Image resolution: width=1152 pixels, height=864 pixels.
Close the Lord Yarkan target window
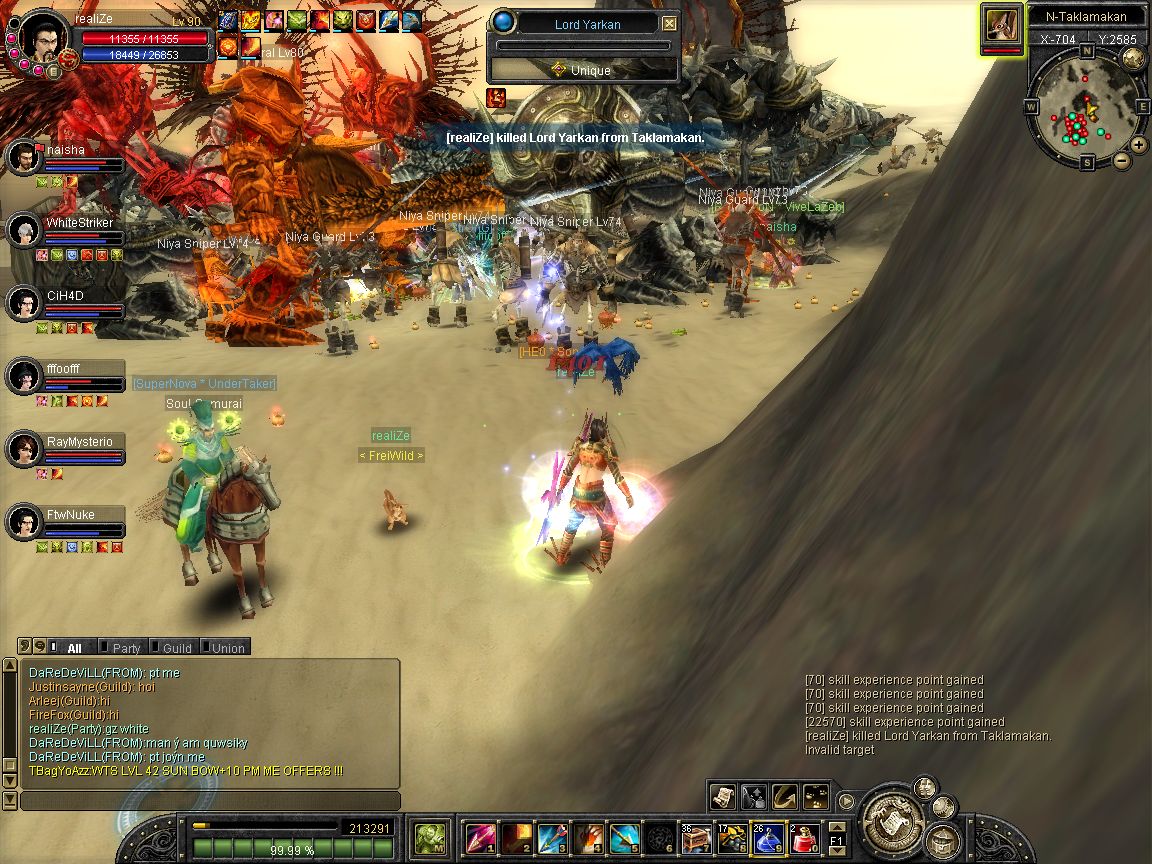coord(669,24)
